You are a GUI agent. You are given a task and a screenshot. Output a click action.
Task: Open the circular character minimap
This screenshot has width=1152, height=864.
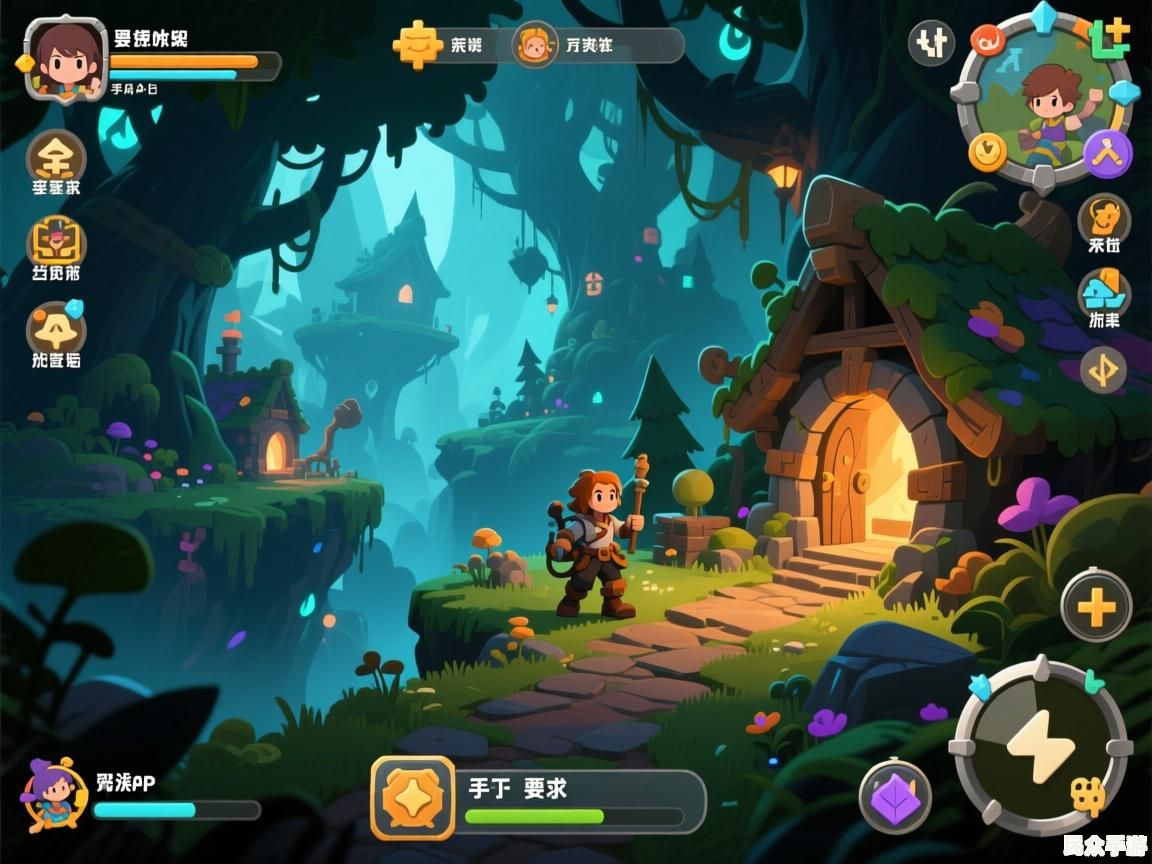coord(1044,100)
